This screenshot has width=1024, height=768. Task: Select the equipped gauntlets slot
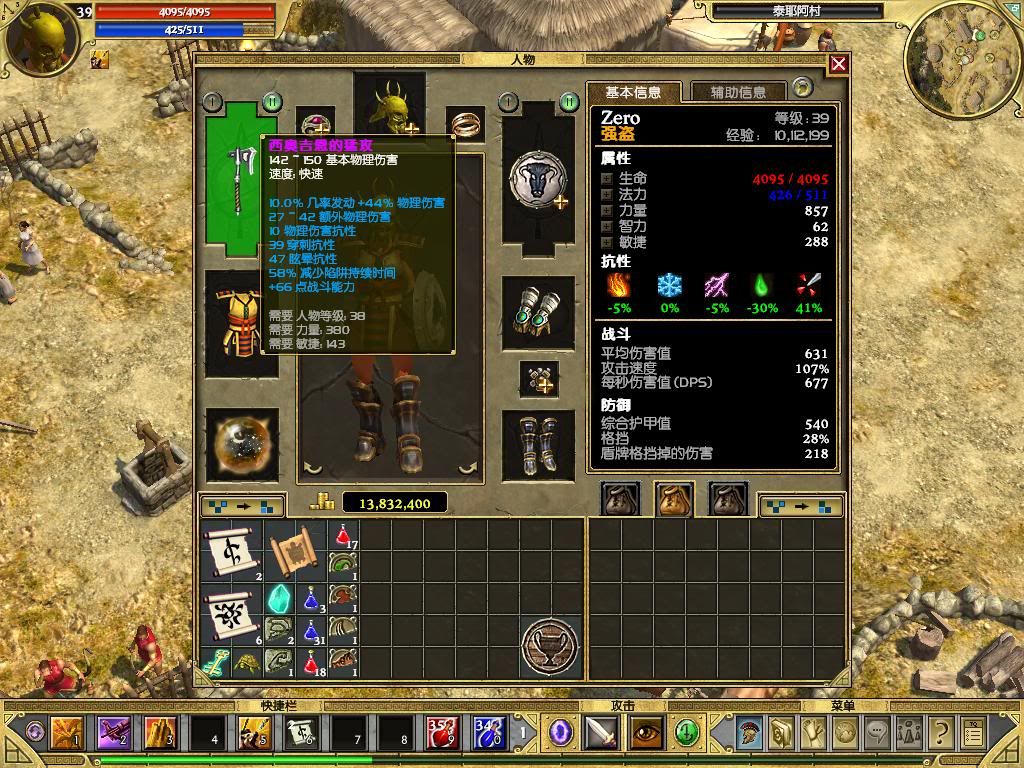click(538, 310)
